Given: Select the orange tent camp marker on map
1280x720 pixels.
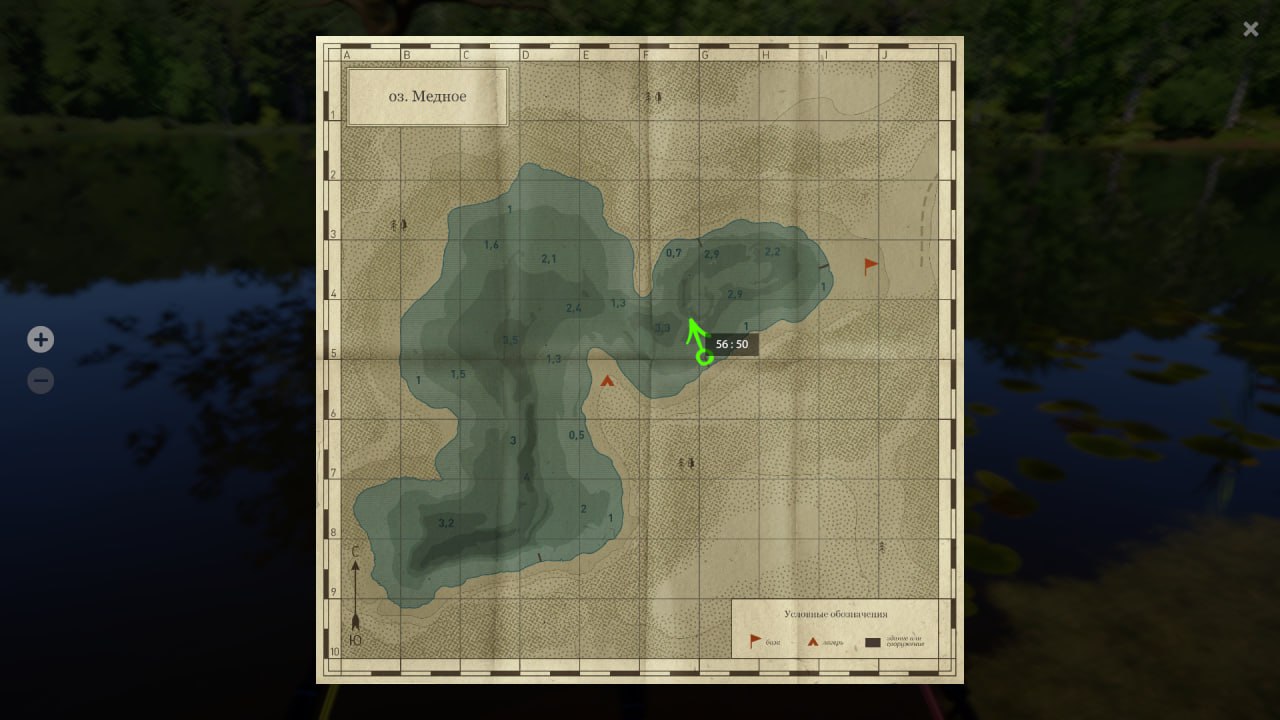Looking at the screenshot, I should [x=607, y=380].
